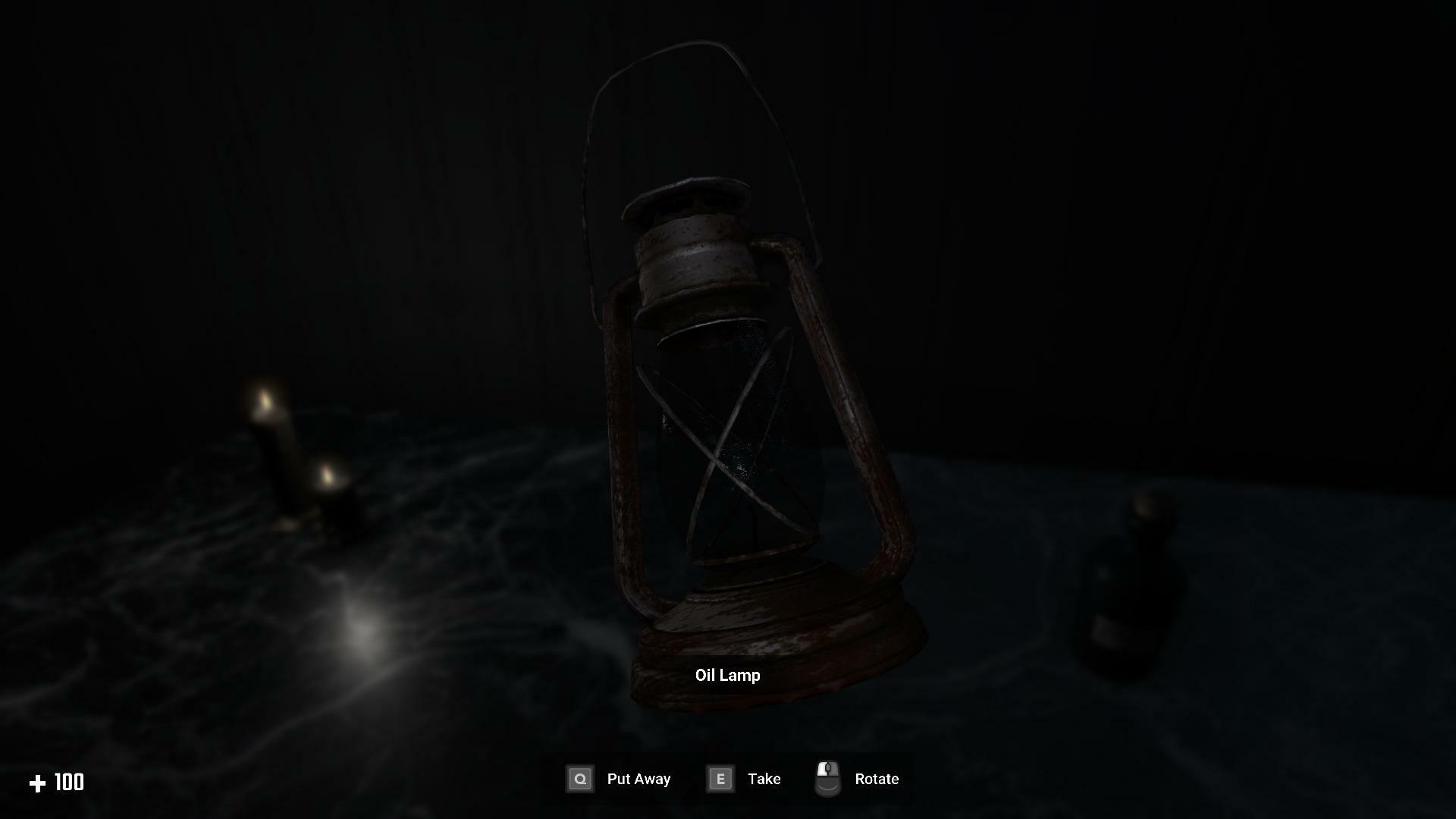
Task: Click the E key icon for Take
Action: (x=720, y=779)
